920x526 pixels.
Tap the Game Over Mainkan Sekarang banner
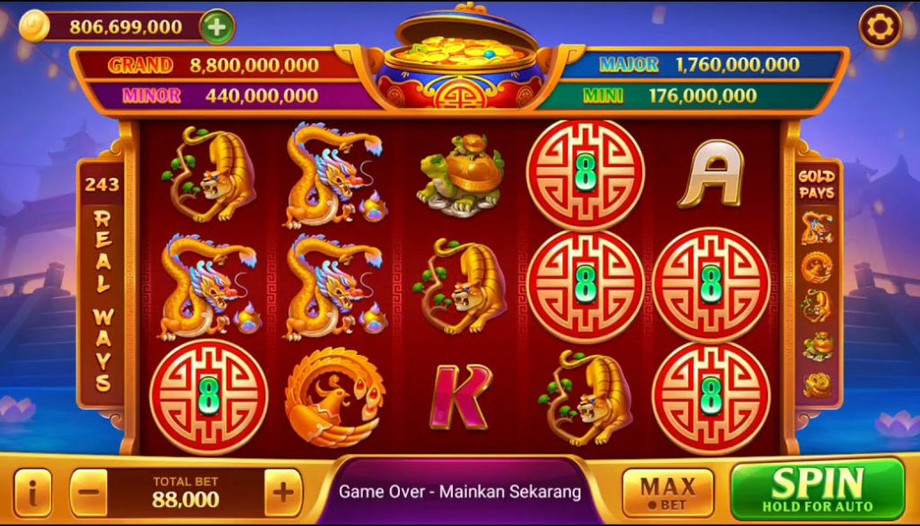point(460,491)
